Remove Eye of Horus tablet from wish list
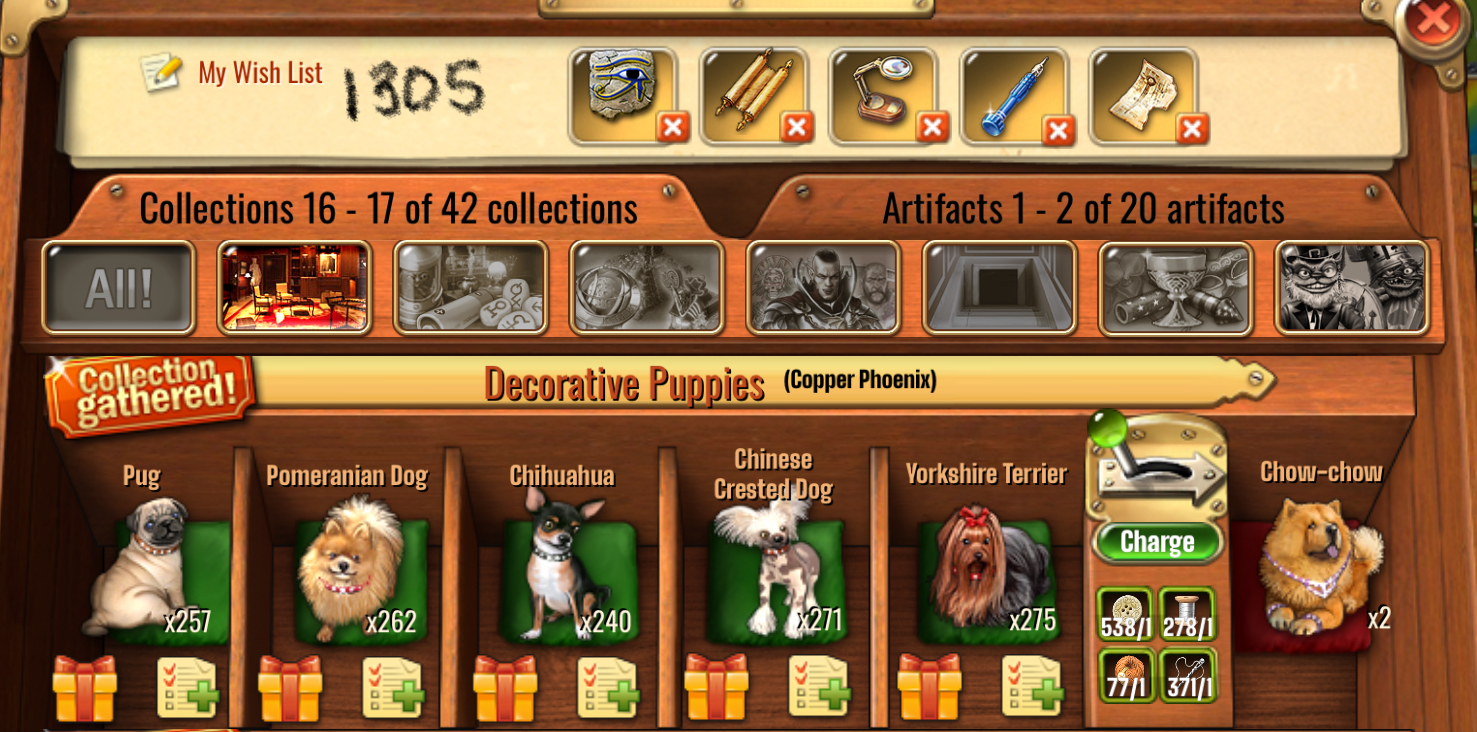The image size is (1477, 732). pyautogui.click(x=673, y=128)
